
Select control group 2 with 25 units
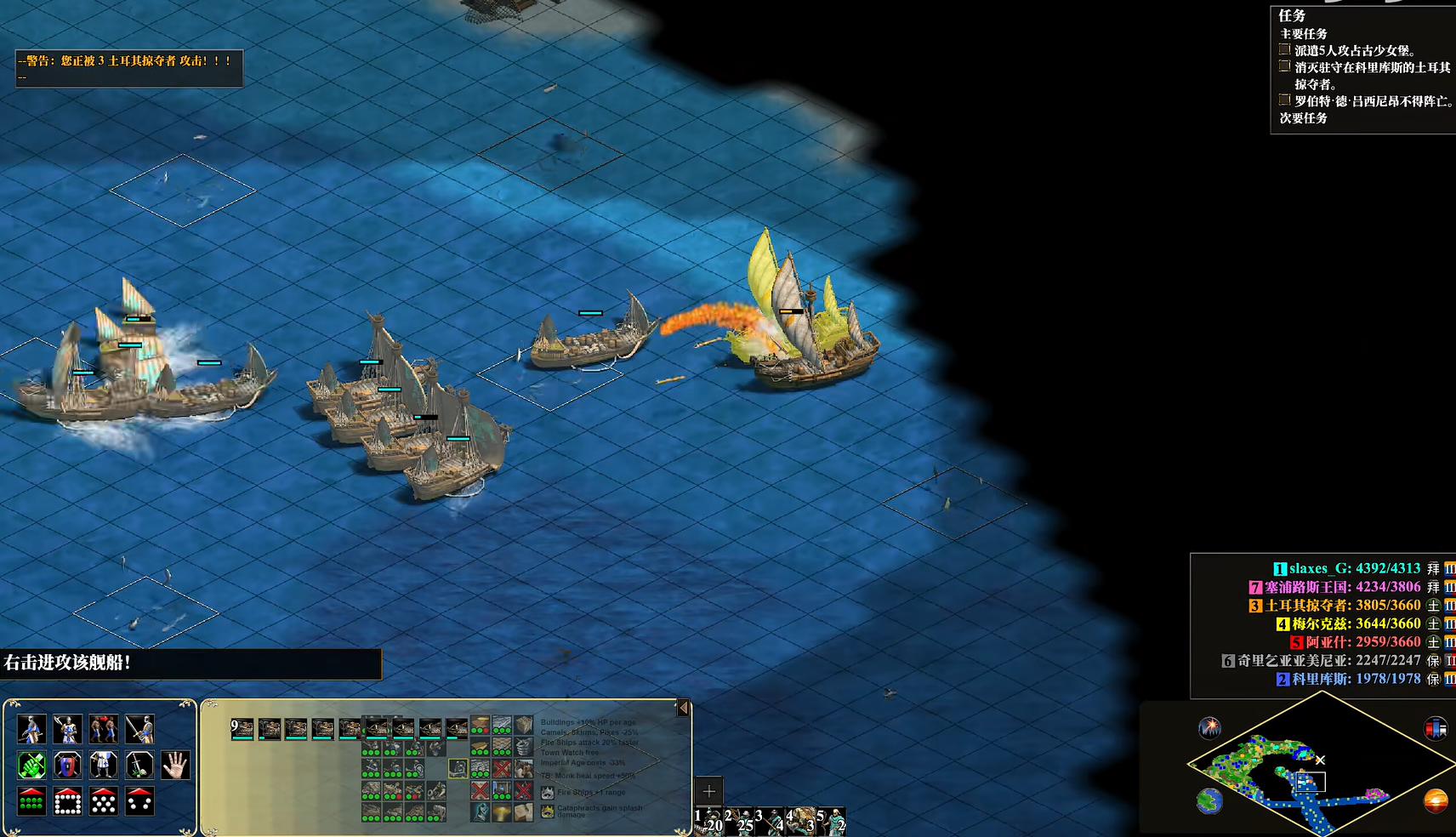[x=739, y=822]
